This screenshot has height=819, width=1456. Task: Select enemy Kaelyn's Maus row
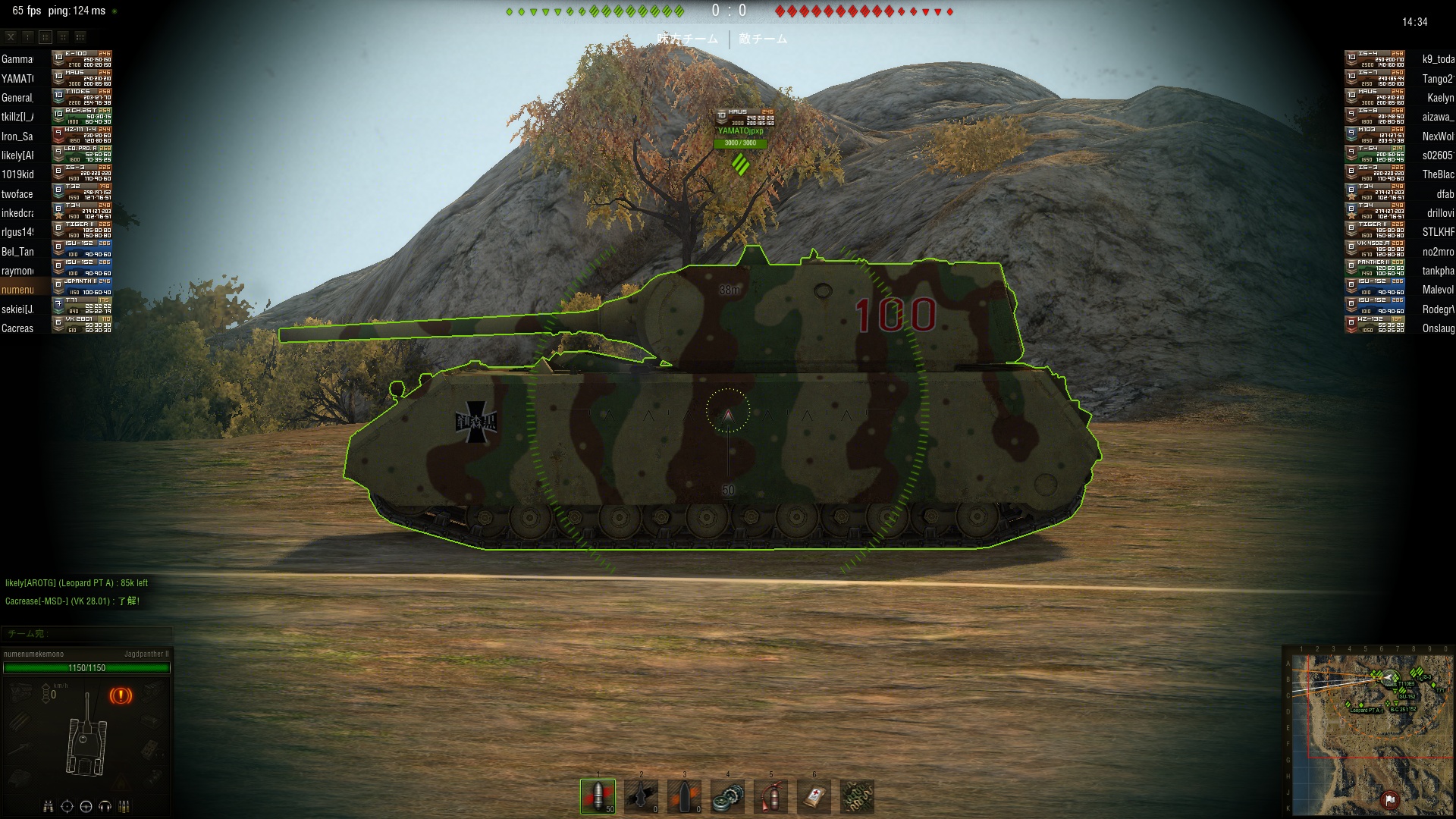[x=1399, y=98]
